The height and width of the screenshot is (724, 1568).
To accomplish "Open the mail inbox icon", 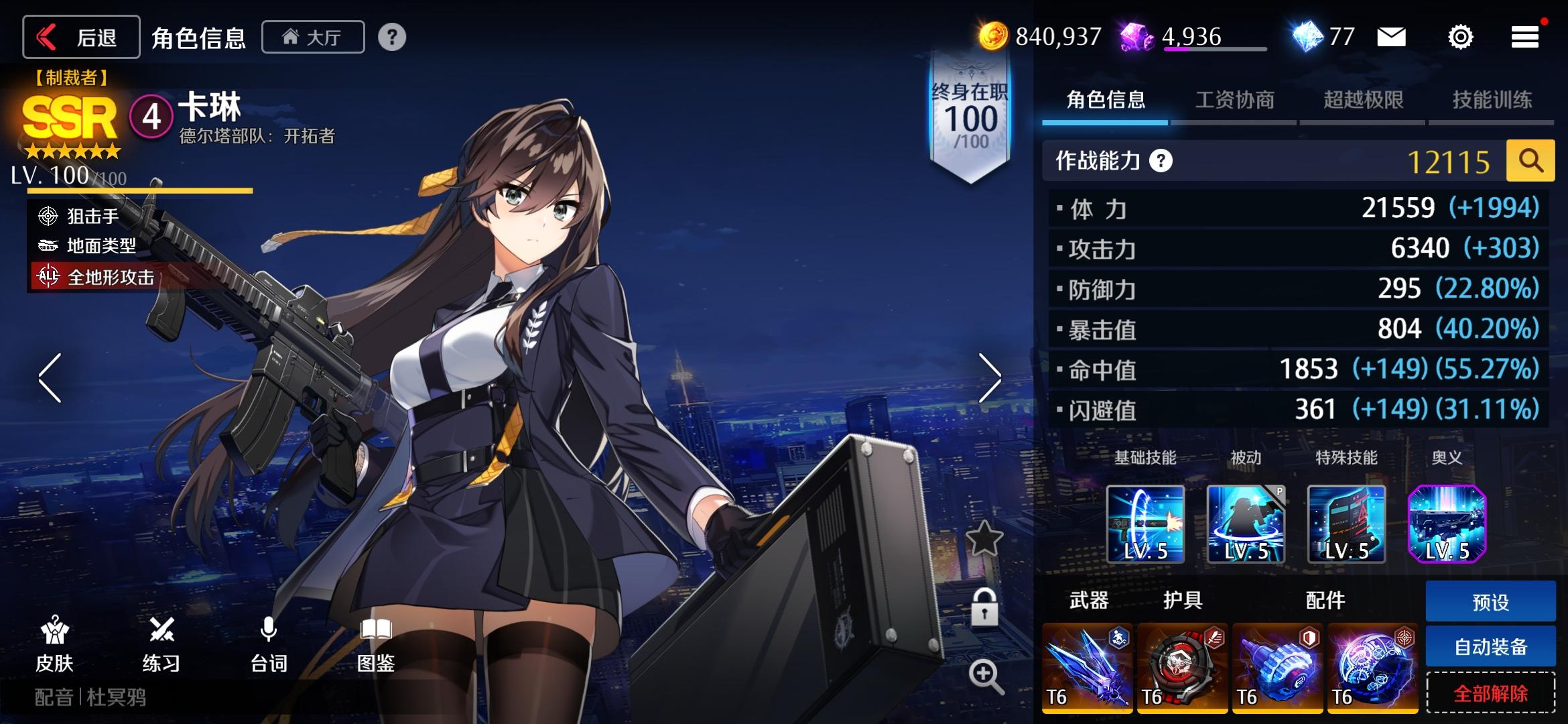I will (x=1390, y=37).
